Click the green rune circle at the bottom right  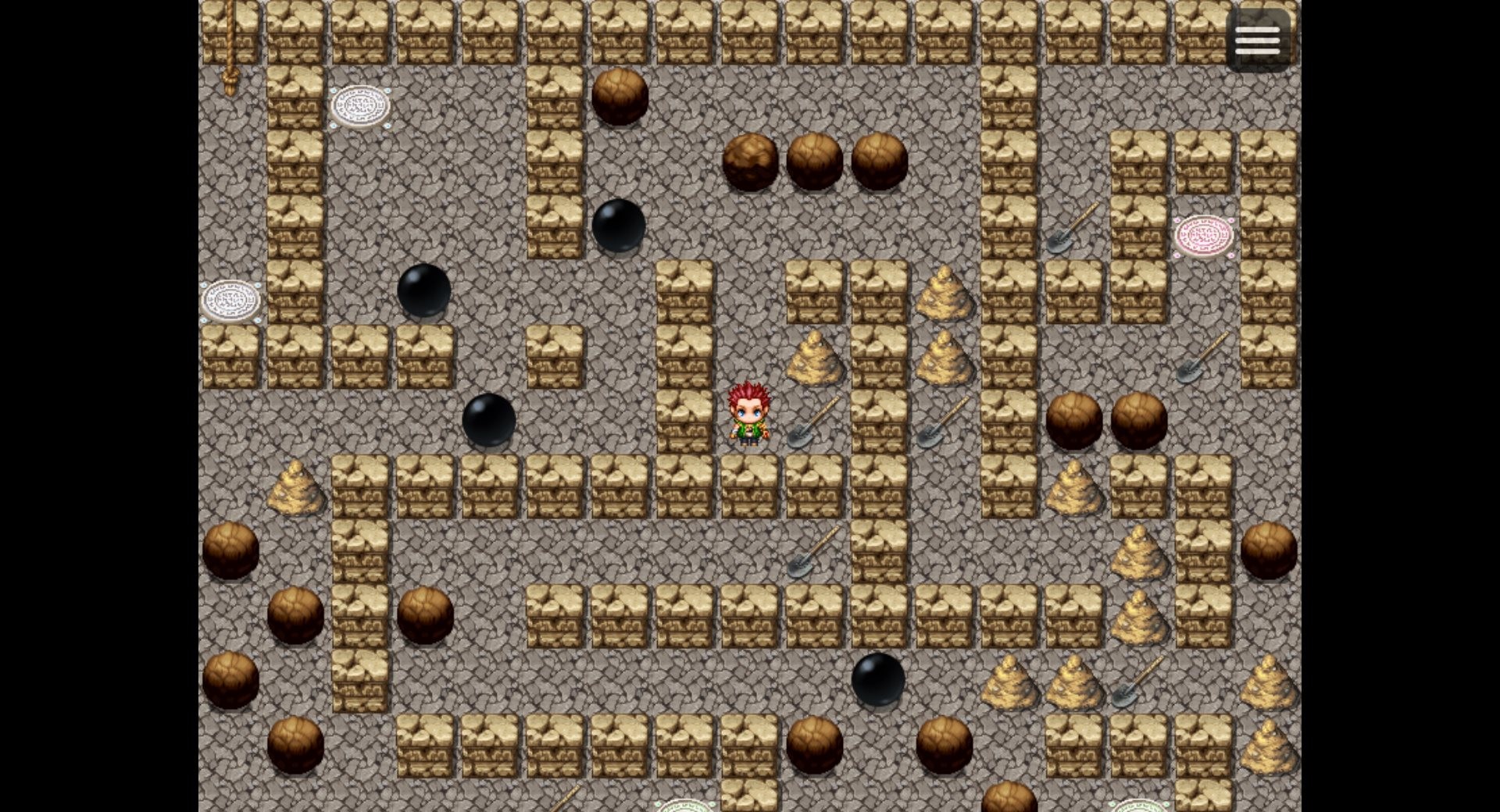[1137, 807]
